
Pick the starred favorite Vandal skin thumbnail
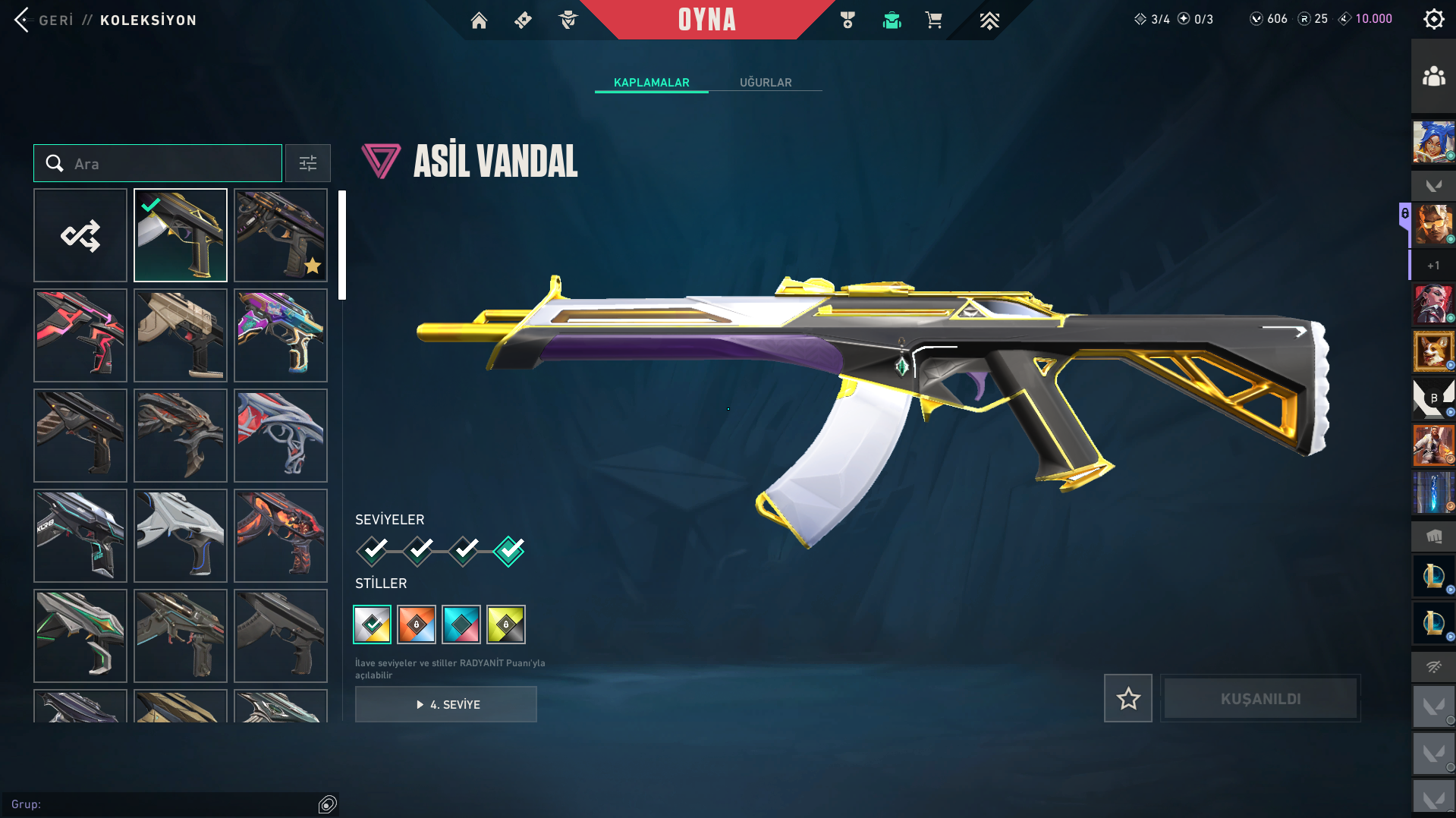click(281, 235)
